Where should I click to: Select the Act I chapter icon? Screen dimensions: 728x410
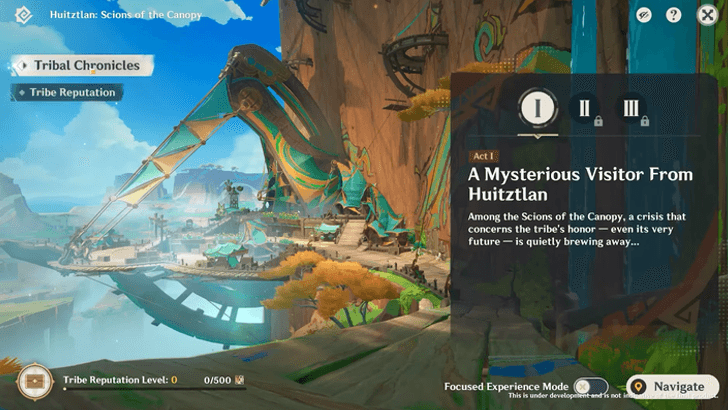[x=537, y=108]
